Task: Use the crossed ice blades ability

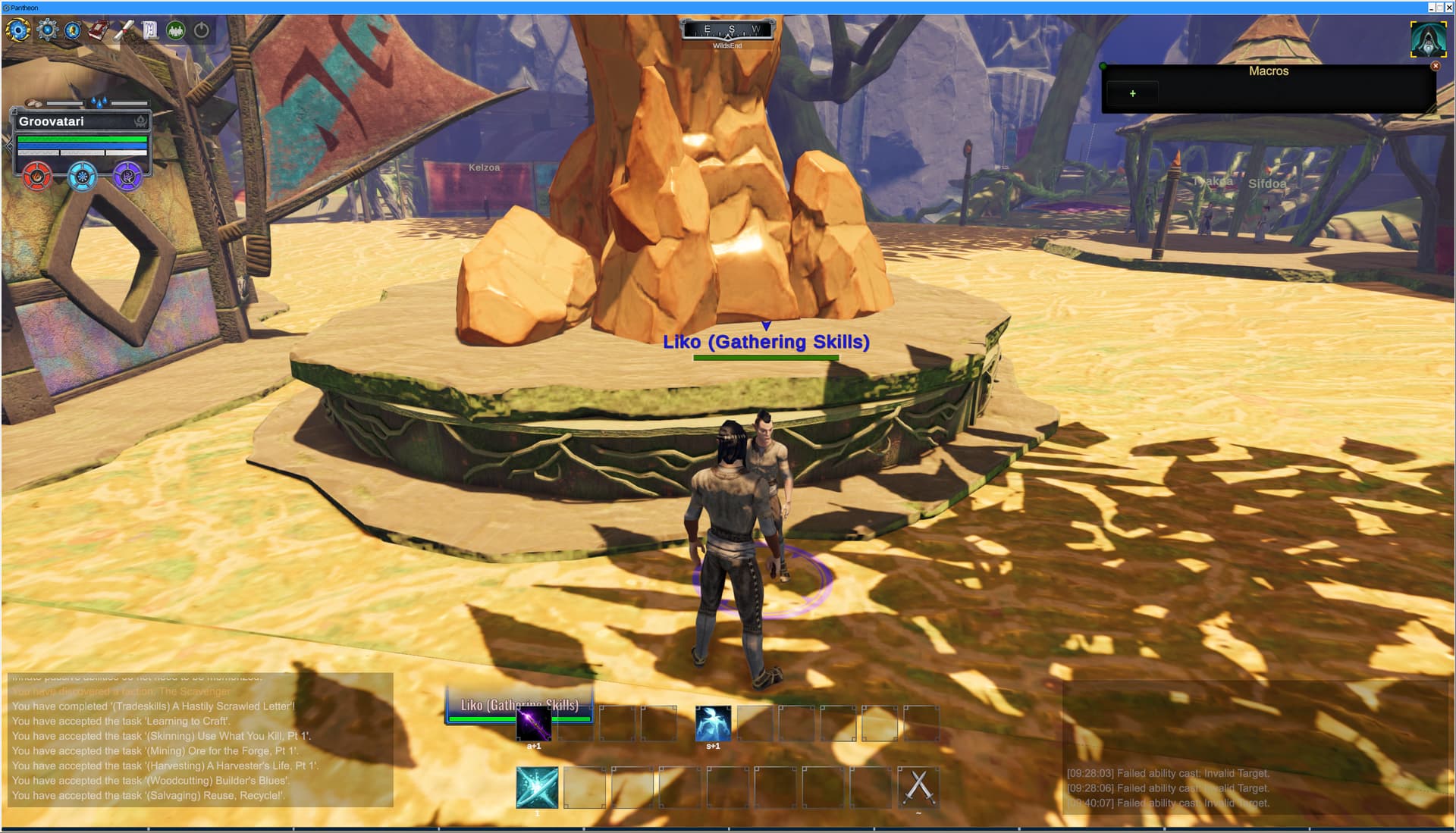Action: pyautogui.click(x=537, y=787)
